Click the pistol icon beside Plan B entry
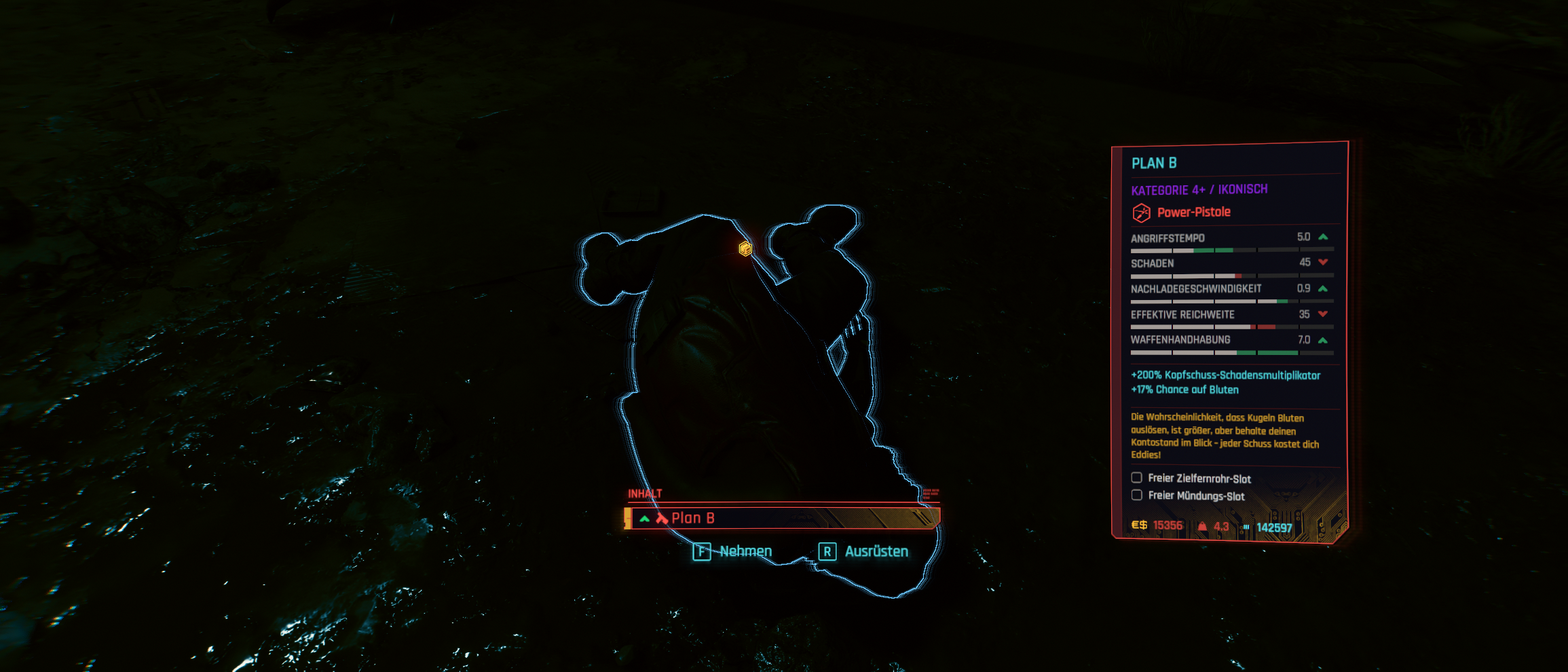 pyautogui.click(x=661, y=517)
